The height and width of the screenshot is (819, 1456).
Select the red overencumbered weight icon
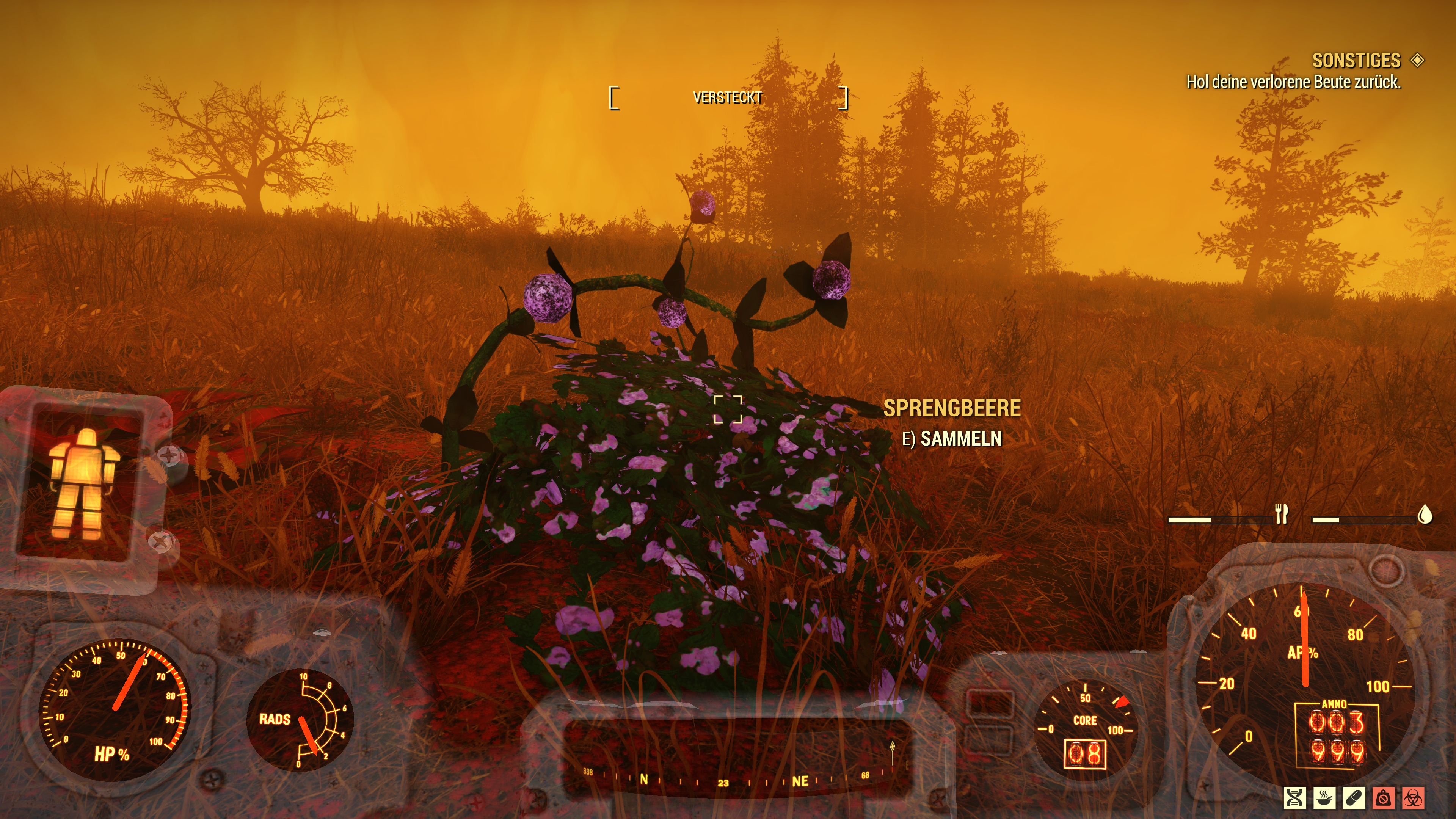coord(1383,798)
